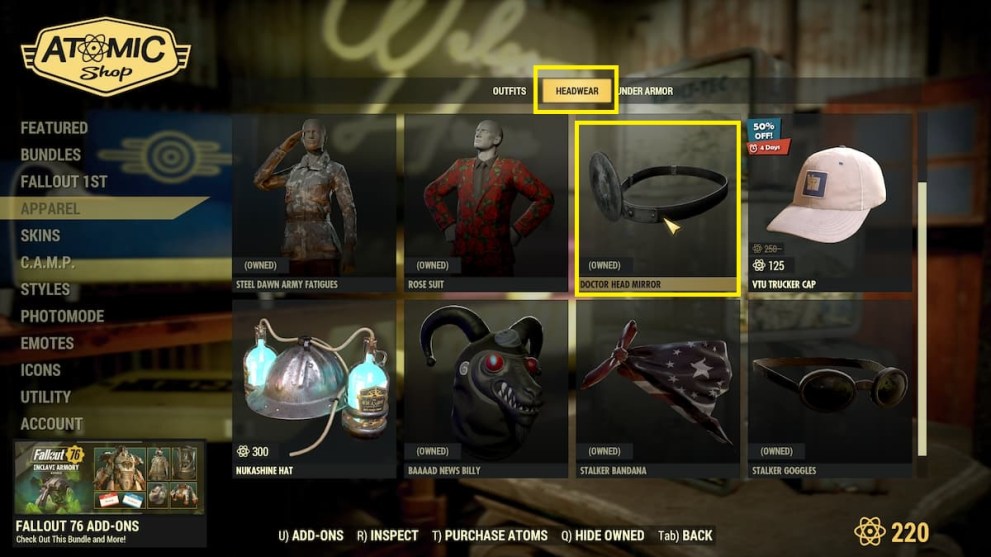Screen dimensions: 991x557
Task: Select the discounted VTU Trucker Cap
Action: (830, 202)
